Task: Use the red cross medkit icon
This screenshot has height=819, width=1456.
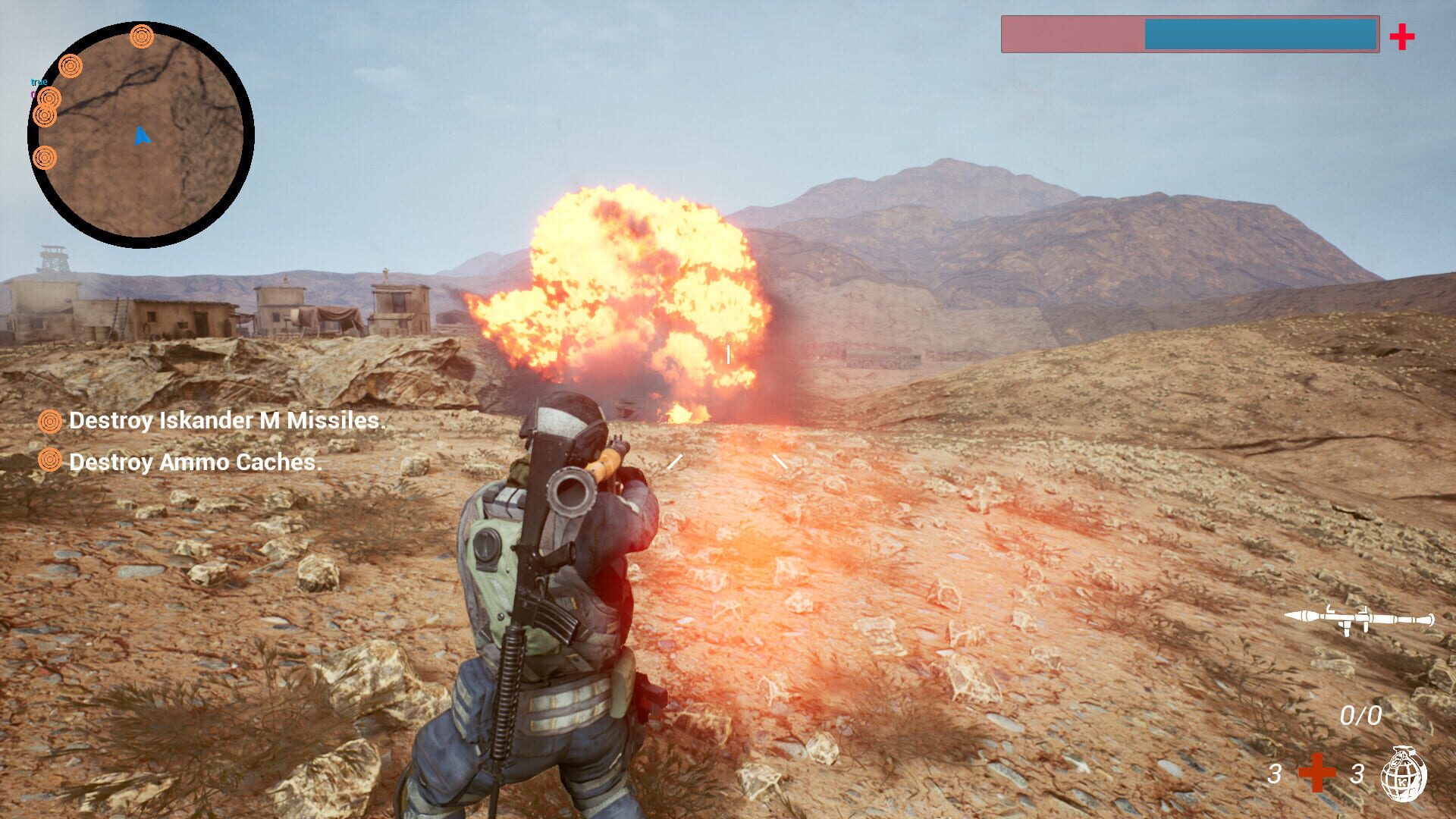Action: [x=1316, y=773]
